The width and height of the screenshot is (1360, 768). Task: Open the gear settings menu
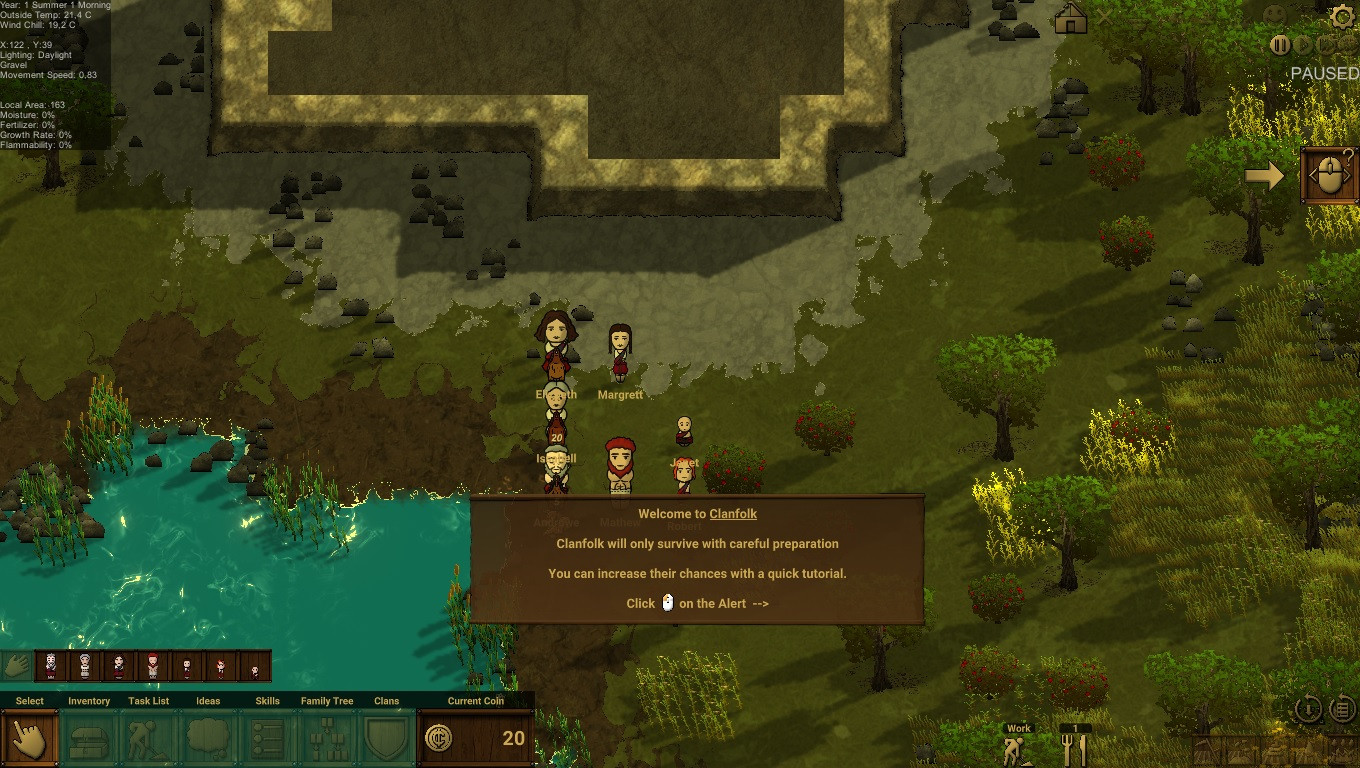(1342, 17)
